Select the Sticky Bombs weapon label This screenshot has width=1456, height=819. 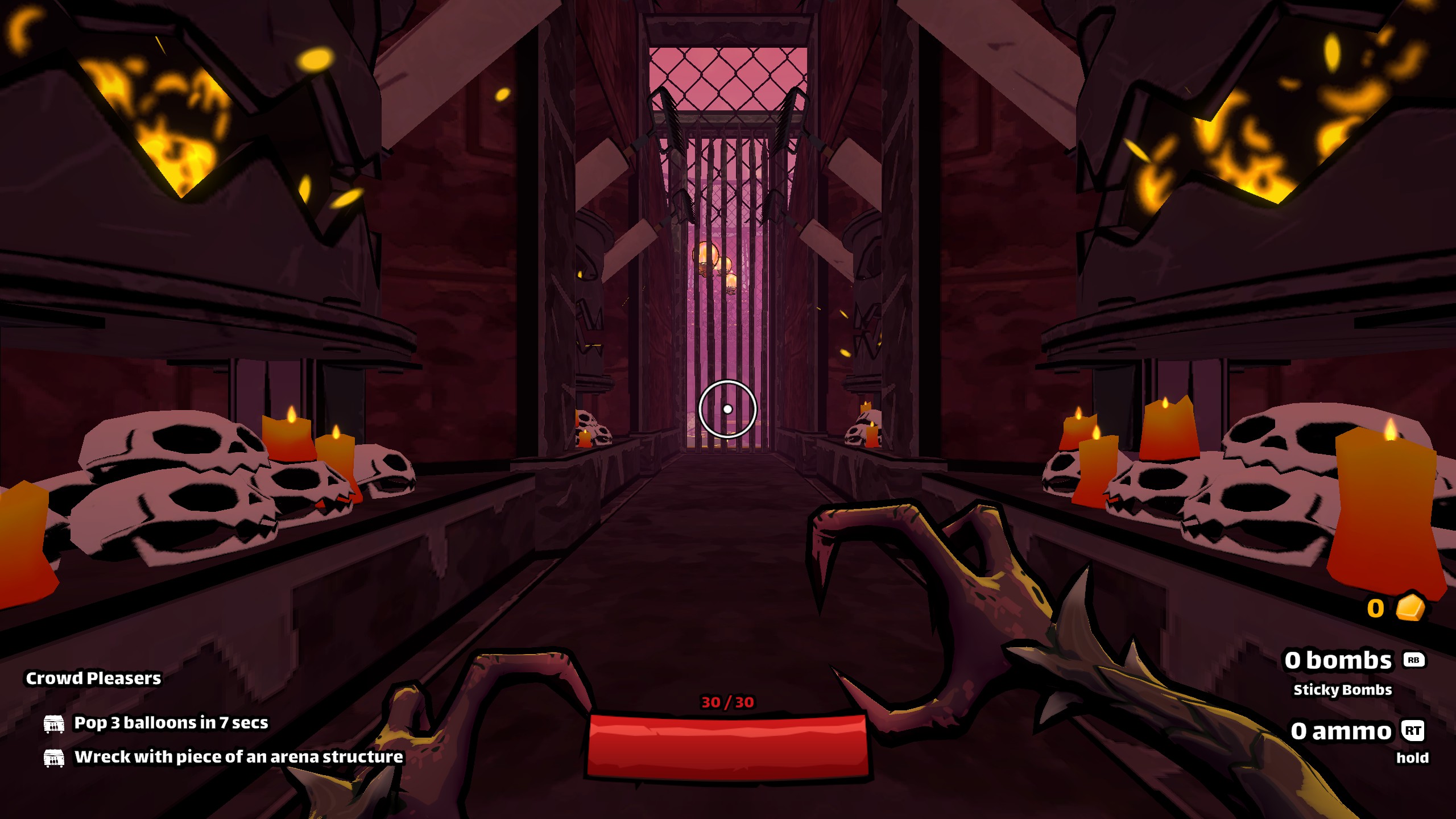point(1342,690)
